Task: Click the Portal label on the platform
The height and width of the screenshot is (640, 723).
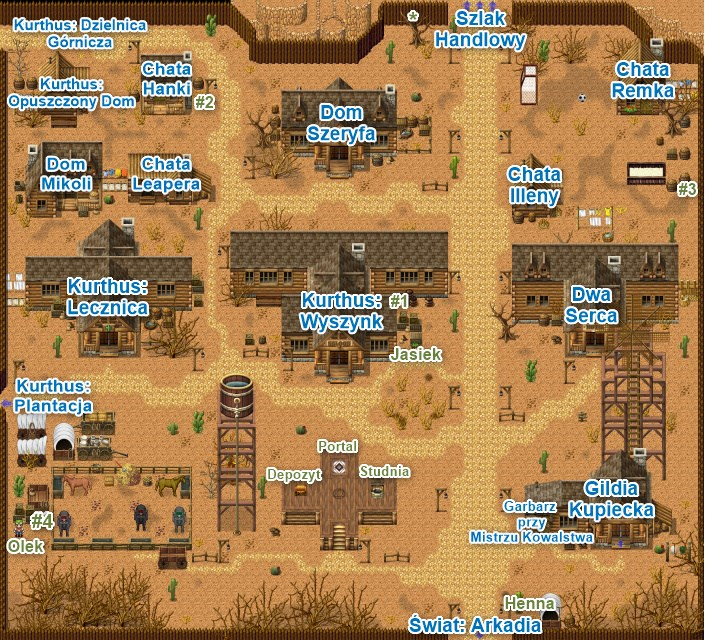Action: coord(337,445)
